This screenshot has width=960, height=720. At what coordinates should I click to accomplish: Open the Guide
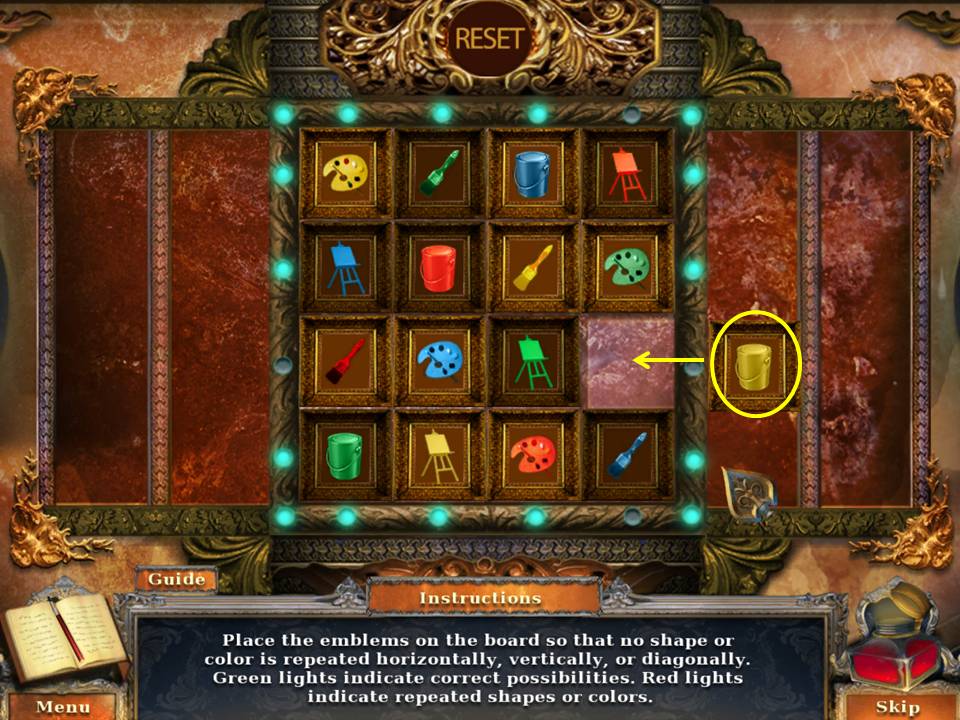click(177, 579)
